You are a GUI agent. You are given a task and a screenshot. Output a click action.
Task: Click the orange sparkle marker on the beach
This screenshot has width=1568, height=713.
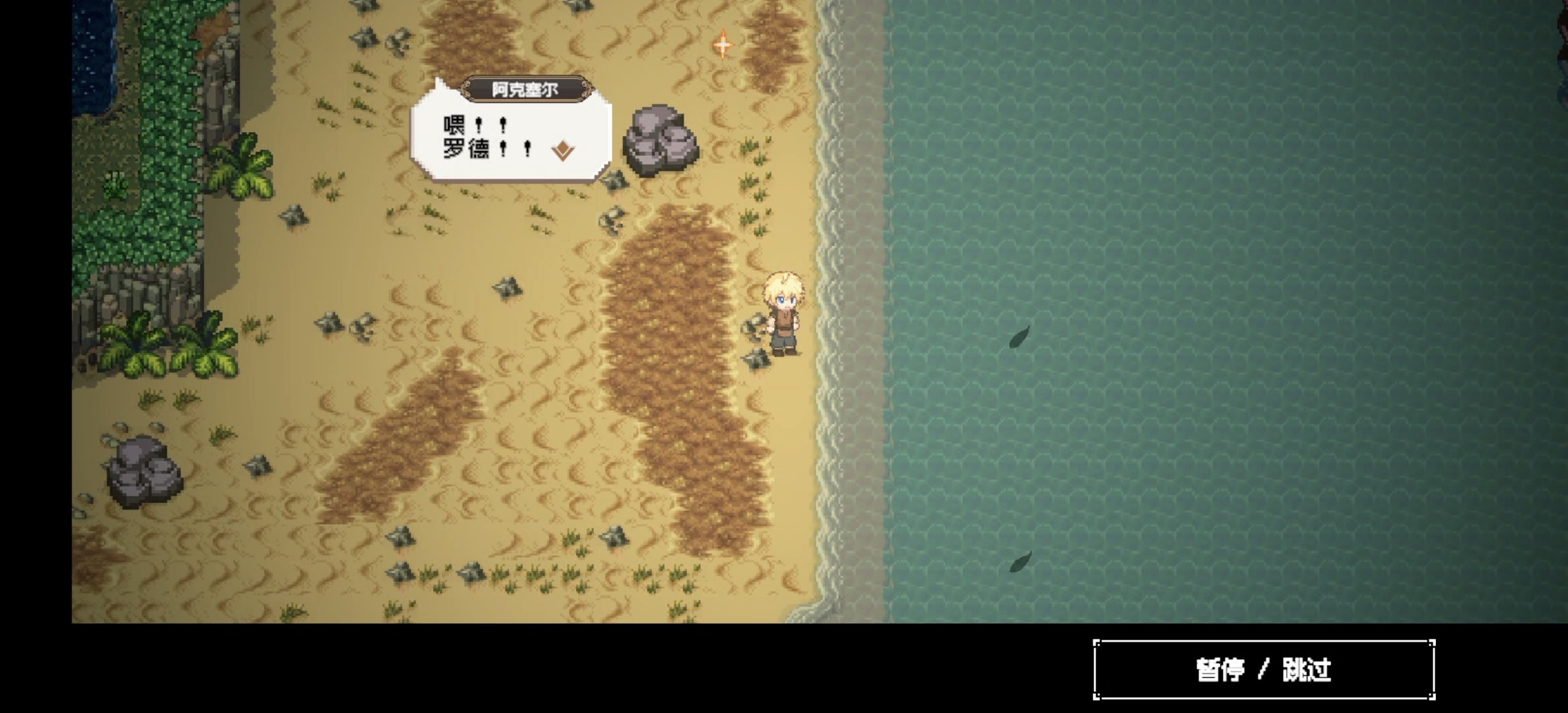(x=723, y=45)
